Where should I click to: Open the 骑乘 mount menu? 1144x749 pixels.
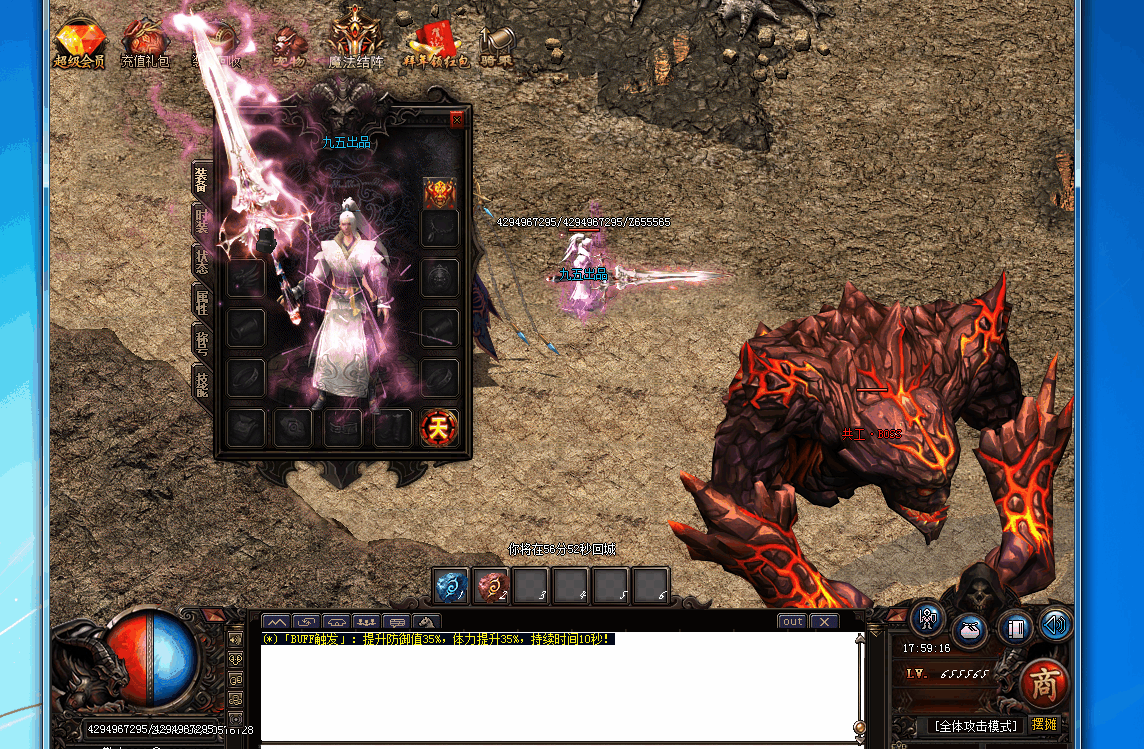496,45
